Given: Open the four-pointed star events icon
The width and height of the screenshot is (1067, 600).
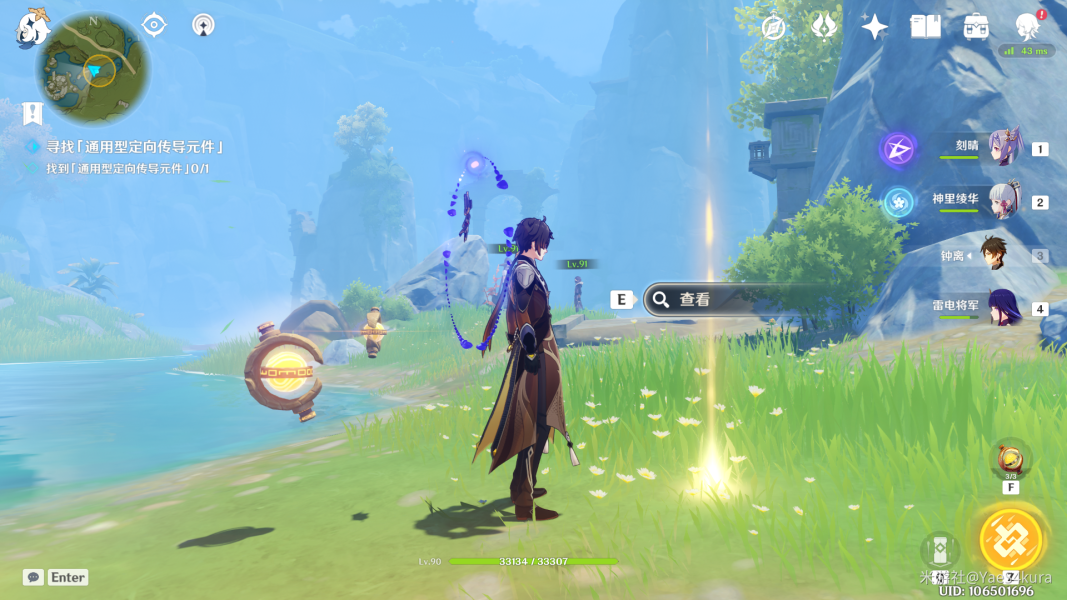Looking at the screenshot, I should (875, 27).
